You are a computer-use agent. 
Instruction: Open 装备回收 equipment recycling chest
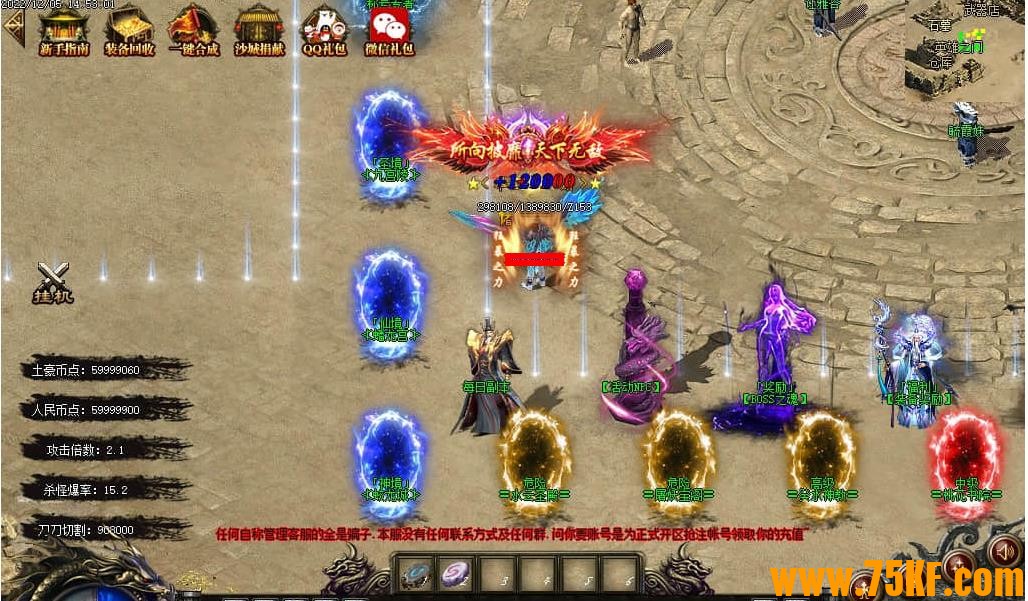pos(129,28)
